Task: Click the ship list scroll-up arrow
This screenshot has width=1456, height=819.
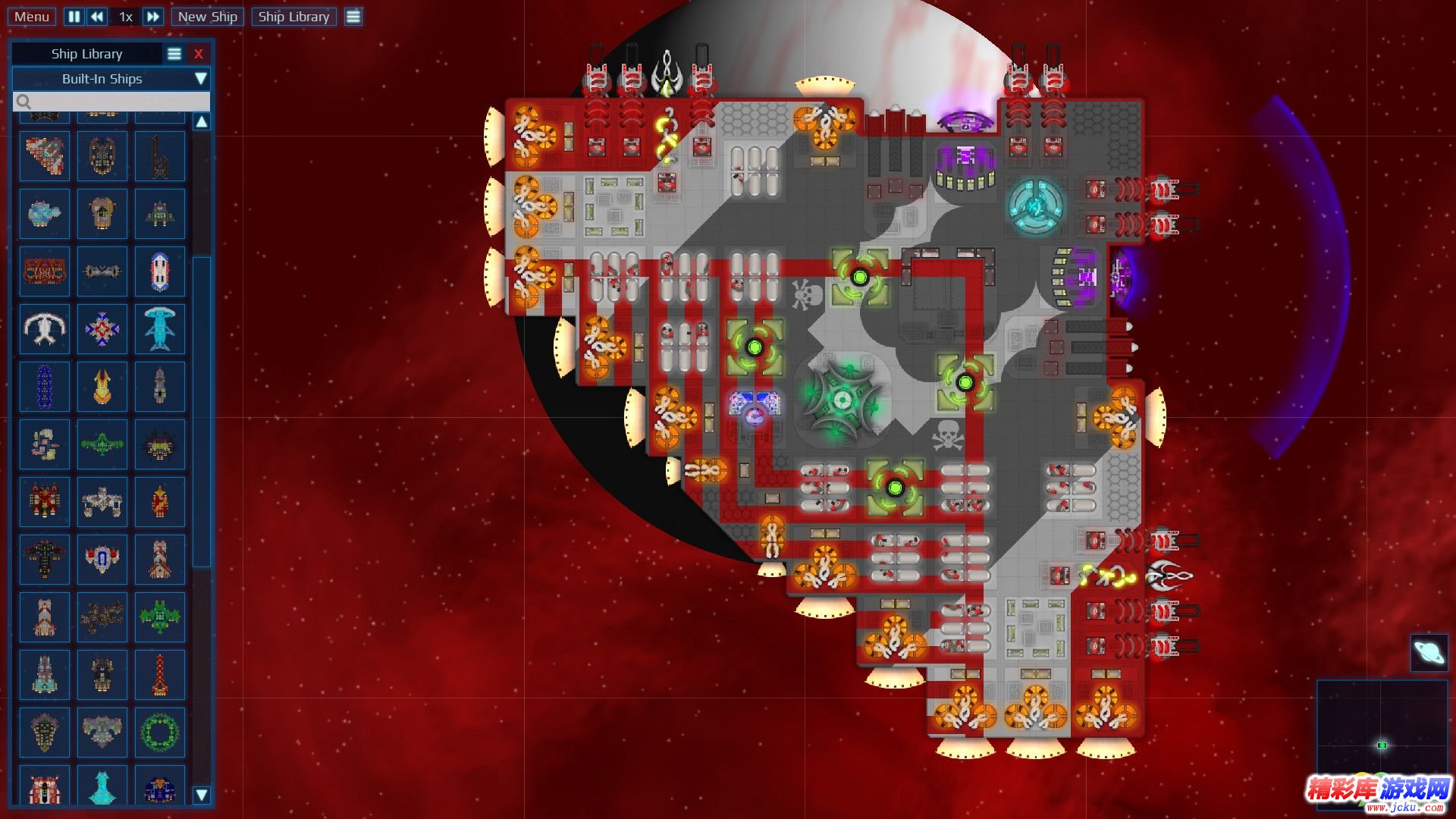Action: tap(202, 122)
